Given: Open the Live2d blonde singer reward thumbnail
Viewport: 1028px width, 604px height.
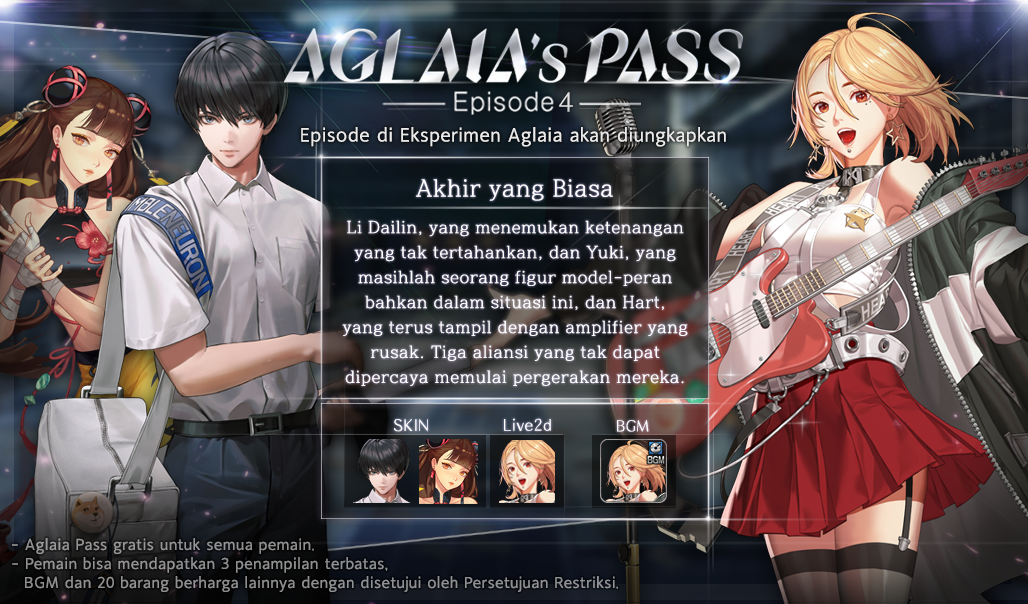Looking at the screenshot, I should pyautogui.click(x=526, y=470).
